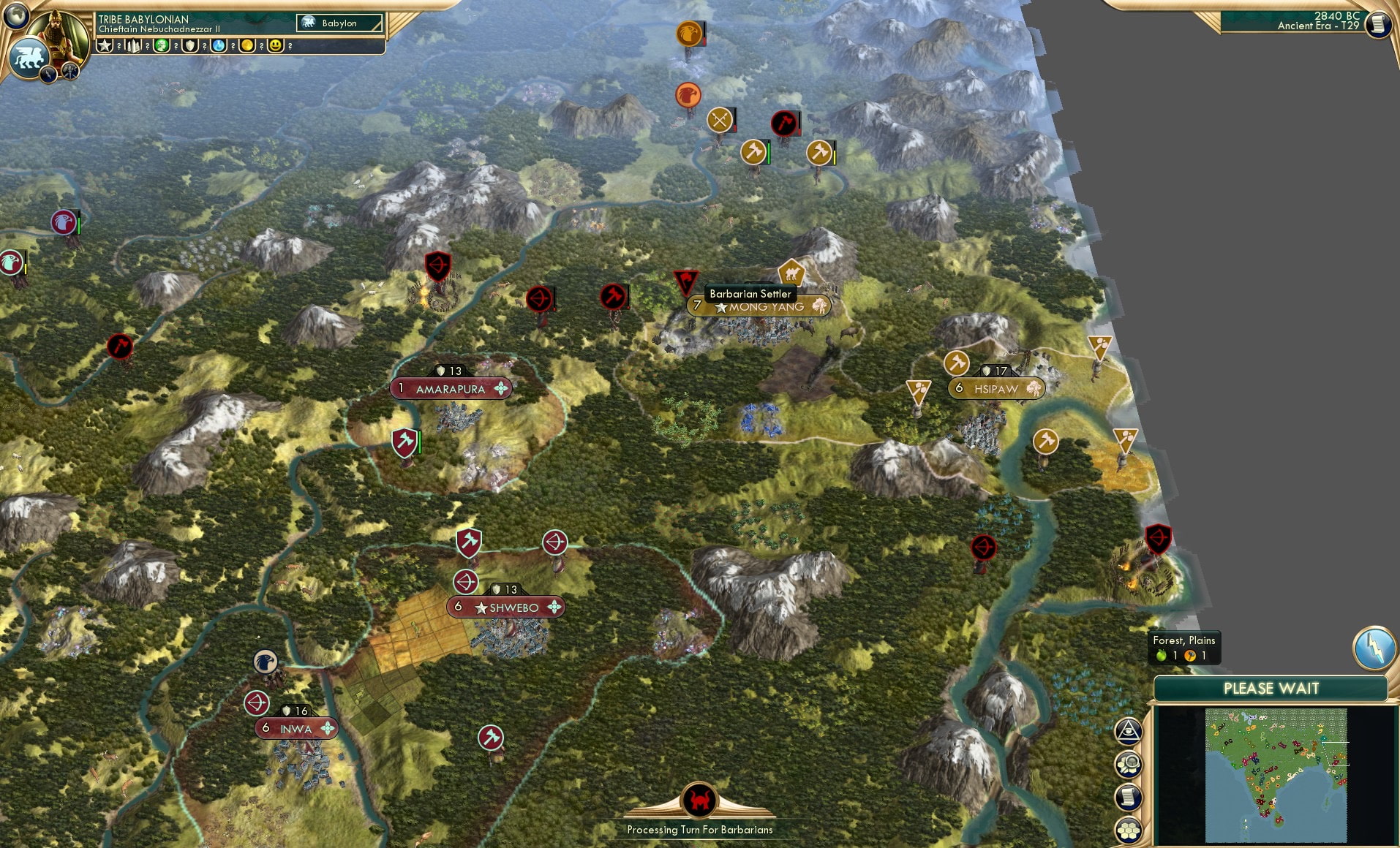The image size is (1400, 848).
Task: Open the city banner for Amarapura
Action: click(449, 389)
